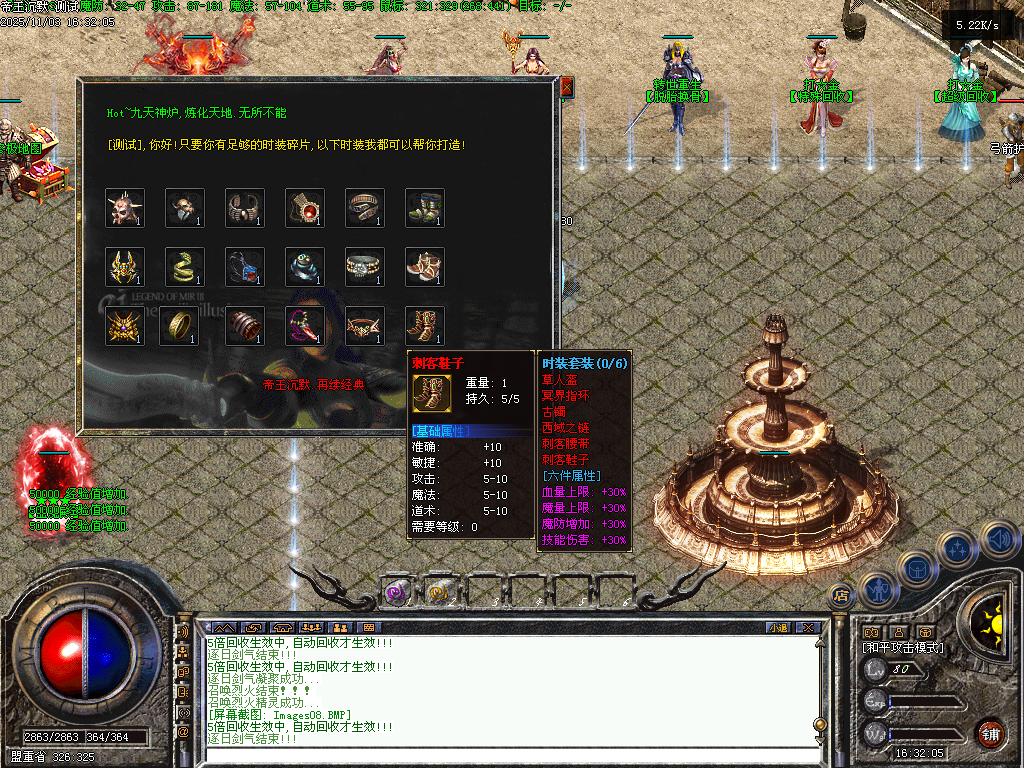Screen dimensions: 1024x768
Task: Click the 小退 logout button
Action: [x=778, y=627]
